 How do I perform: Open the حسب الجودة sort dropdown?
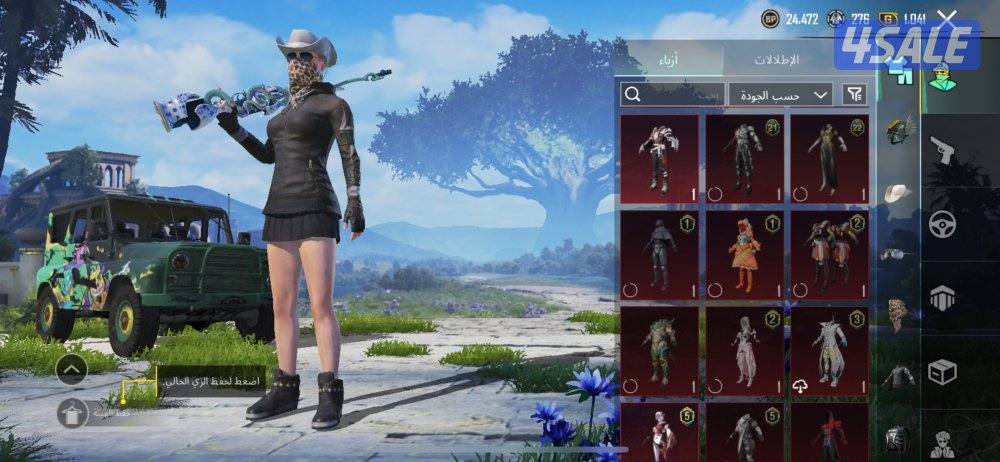pos(781,95)
